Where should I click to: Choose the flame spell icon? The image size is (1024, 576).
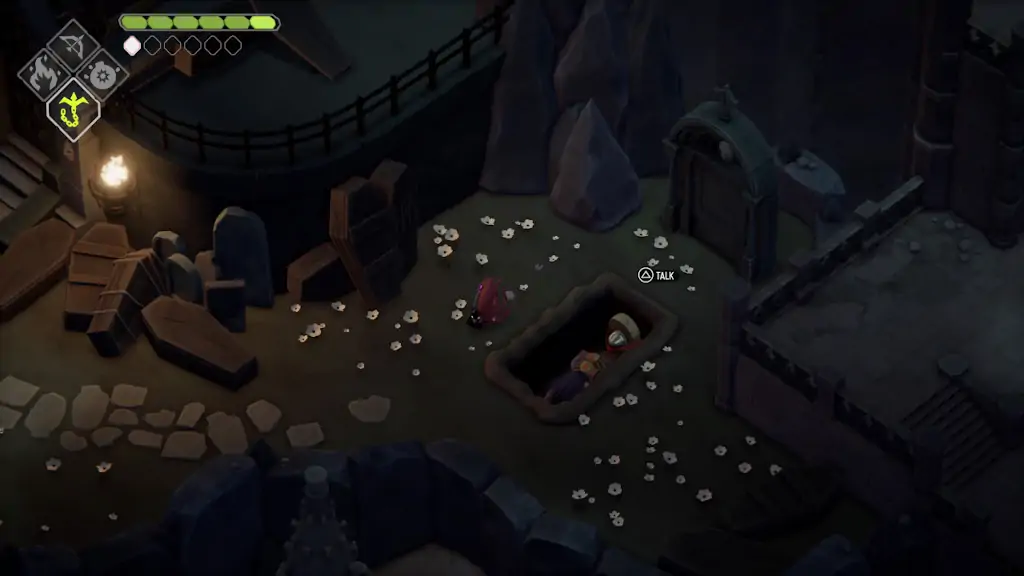click(43, 74)
